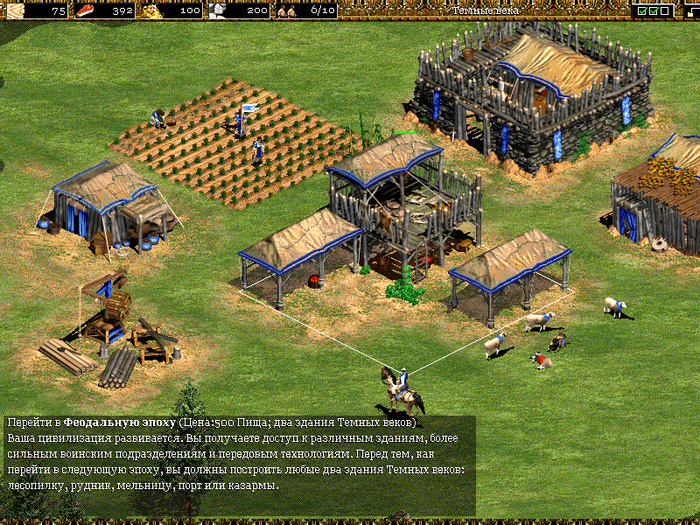The image size is (700, 525).
Task: Toggle the unchecked box in the top bar
Action: (665, 11)
